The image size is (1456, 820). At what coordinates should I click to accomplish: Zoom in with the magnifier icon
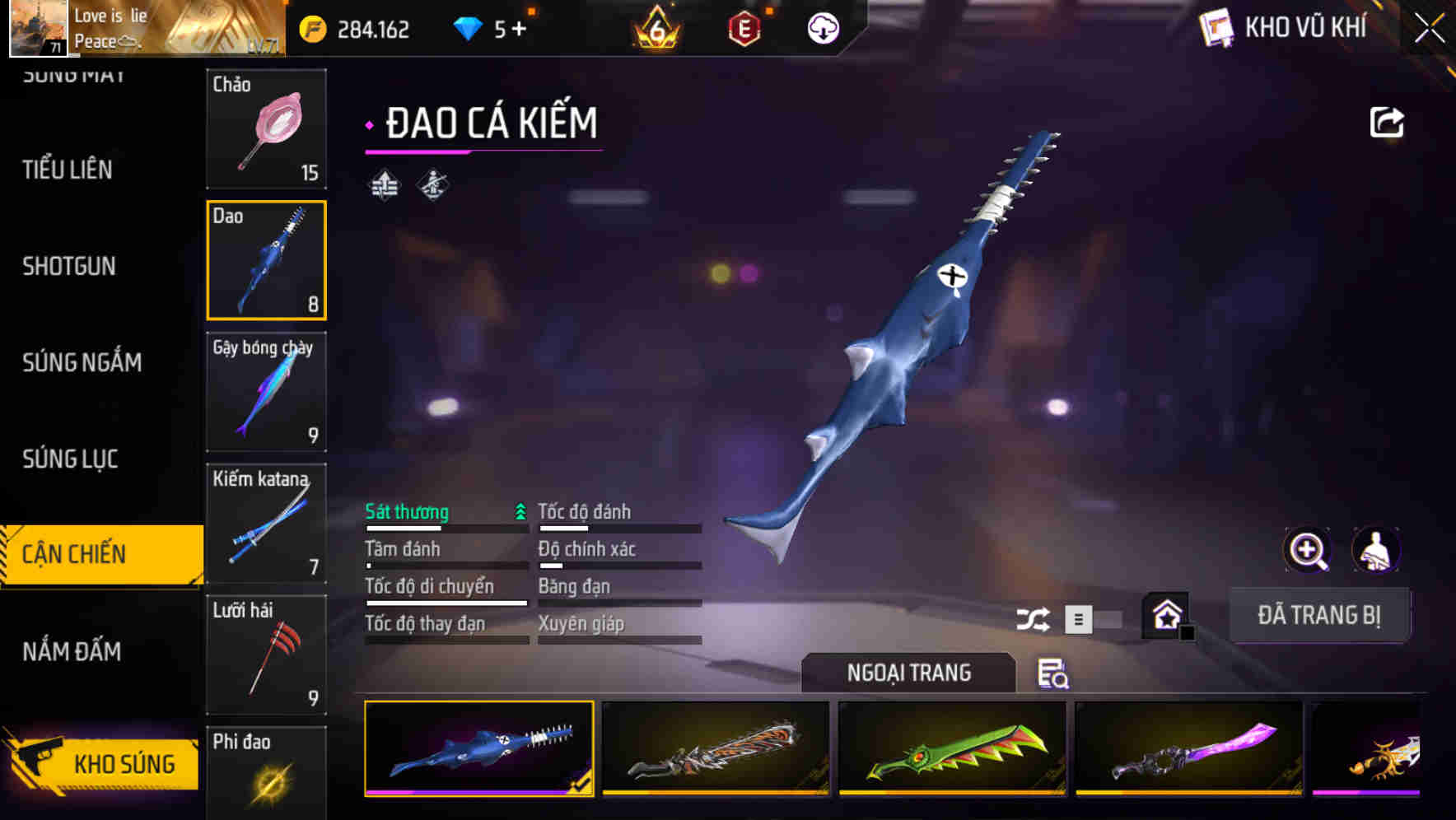(x=1305, y=549)
